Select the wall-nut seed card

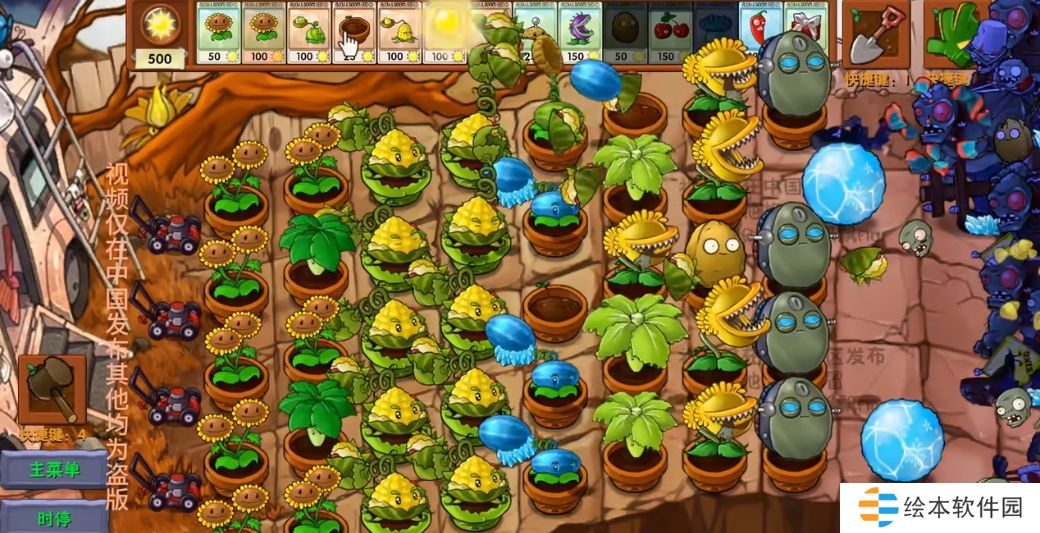click(x=624, y=34)
